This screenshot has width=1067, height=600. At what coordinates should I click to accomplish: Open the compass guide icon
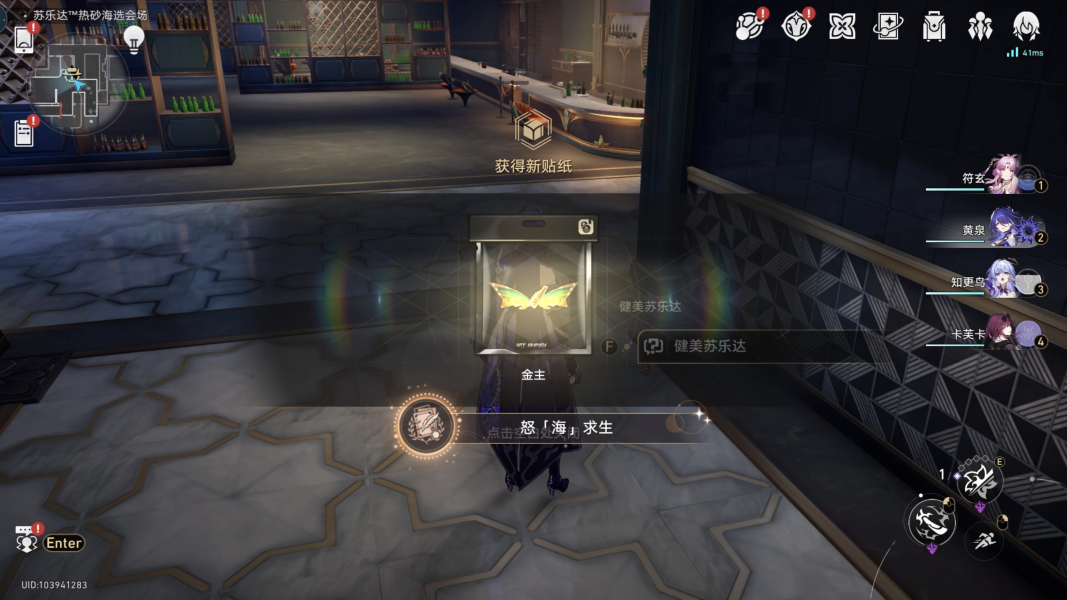(796, 26)
